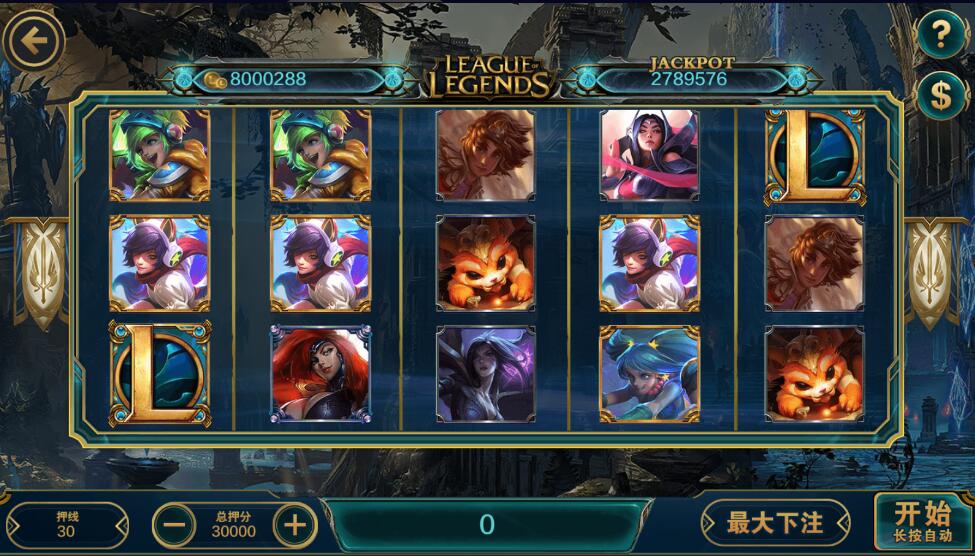
Task: Decrease total bet with the minus button
Action: click(x=174, y=524)
